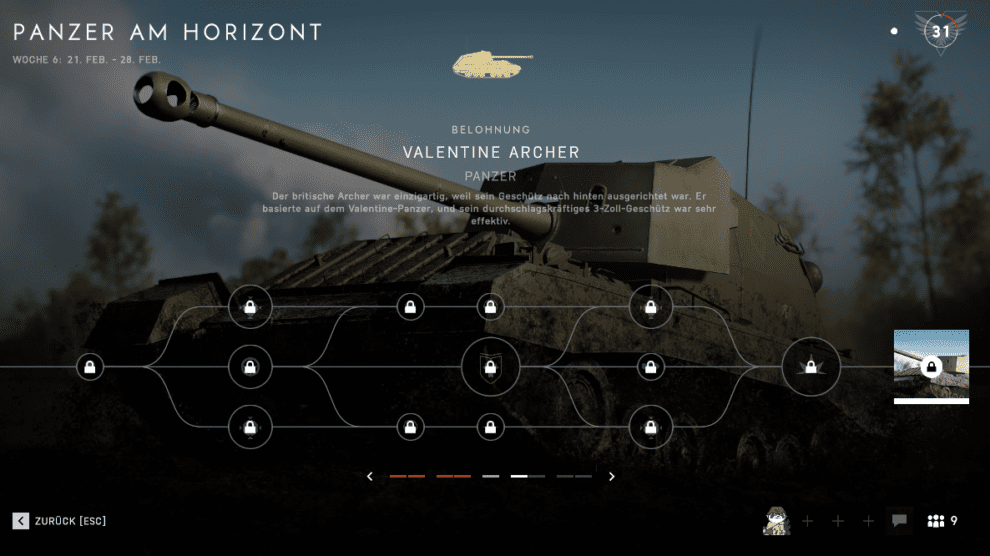The width and height of the screenshot is (990, 556).
Task: Show the previous week with the left arrow
Action: [x=370, y=477]
